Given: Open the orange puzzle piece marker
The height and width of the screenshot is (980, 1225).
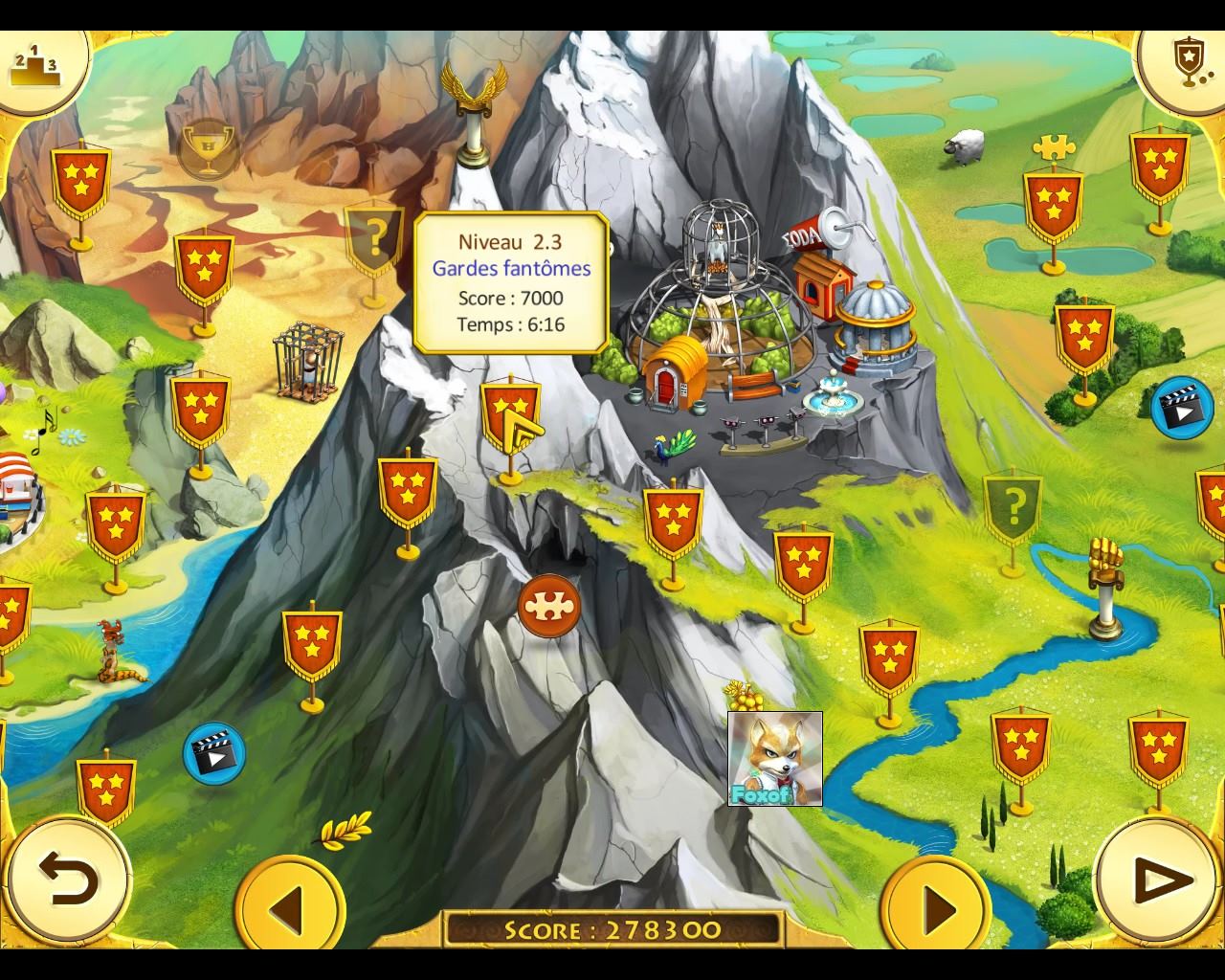Looking at the screenshot, I should [549, 607].
